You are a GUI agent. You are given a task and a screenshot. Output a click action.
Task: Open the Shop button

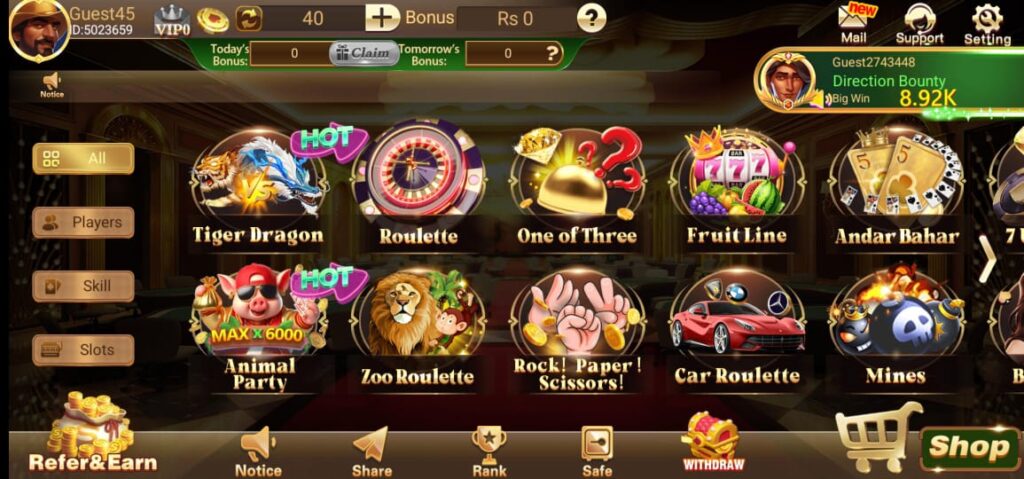pos(968,447)
